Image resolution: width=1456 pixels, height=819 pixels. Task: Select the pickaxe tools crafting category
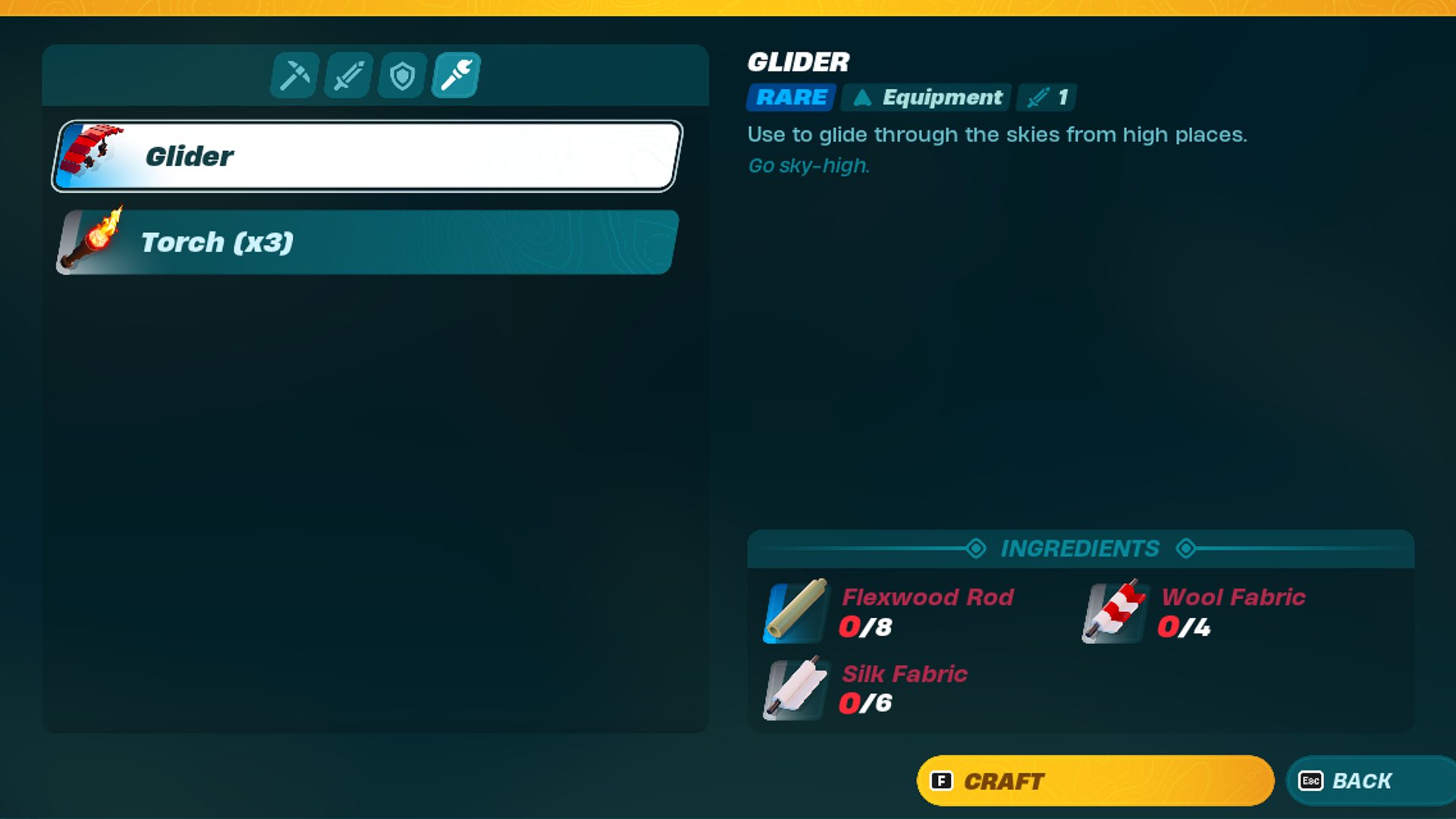(x=293, y=74)
